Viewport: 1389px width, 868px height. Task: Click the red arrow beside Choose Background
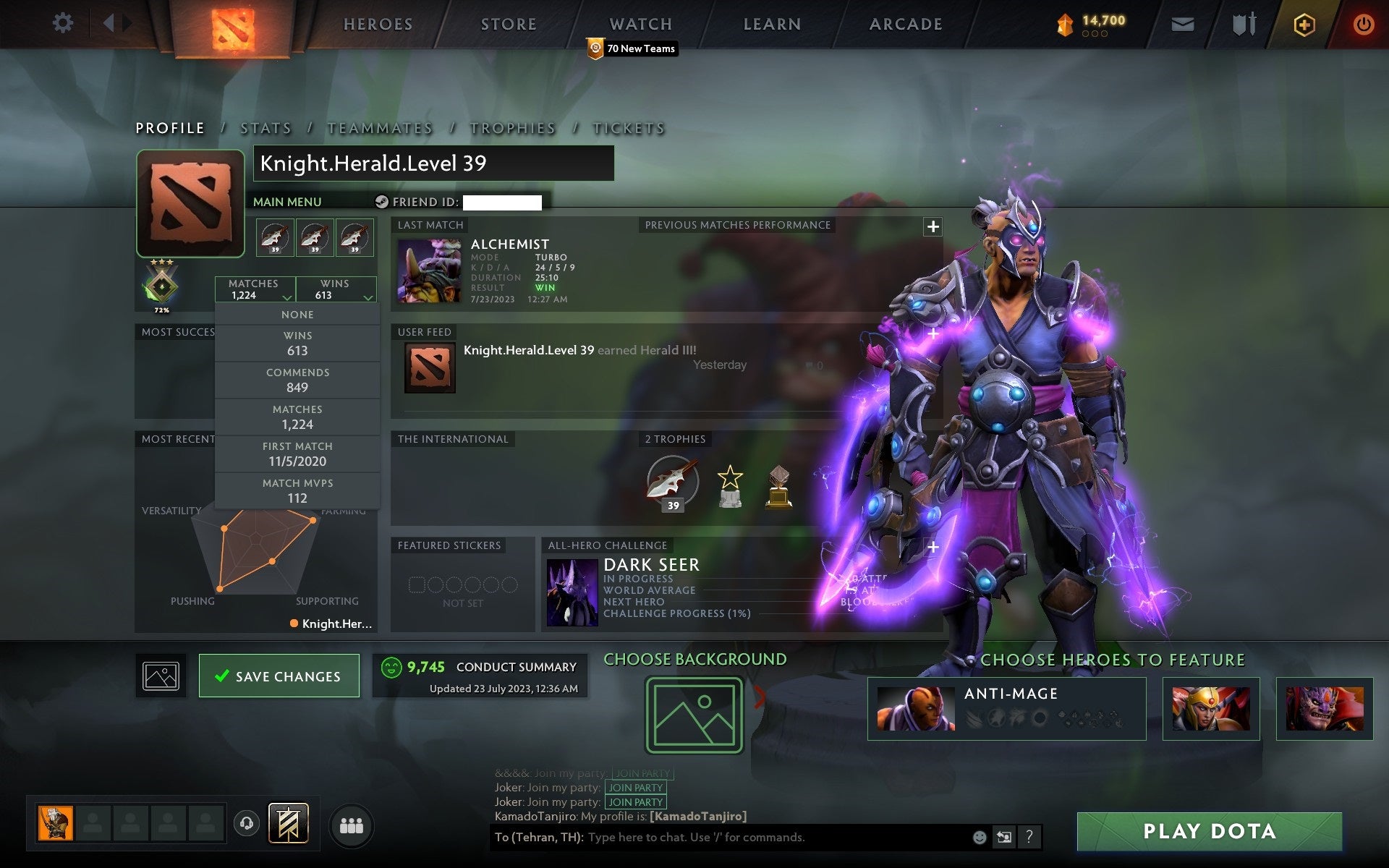click(760, 698)
